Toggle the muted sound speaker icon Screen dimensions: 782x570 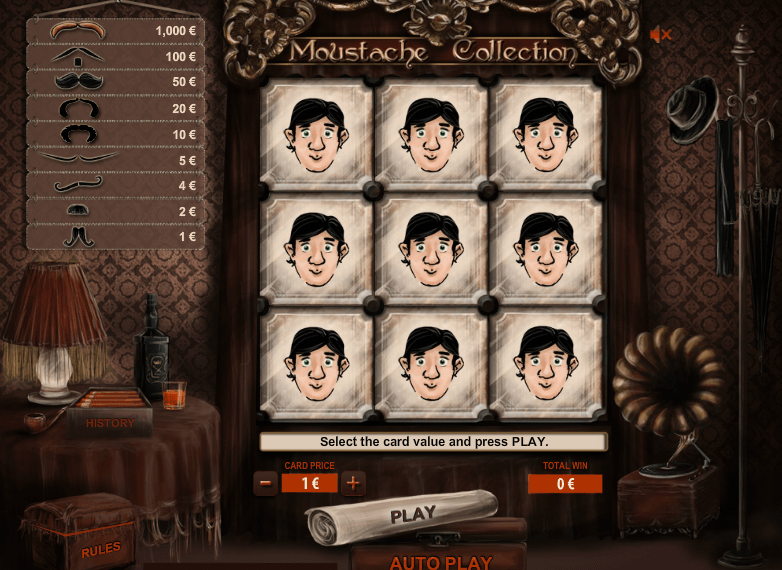pos(660,35)
